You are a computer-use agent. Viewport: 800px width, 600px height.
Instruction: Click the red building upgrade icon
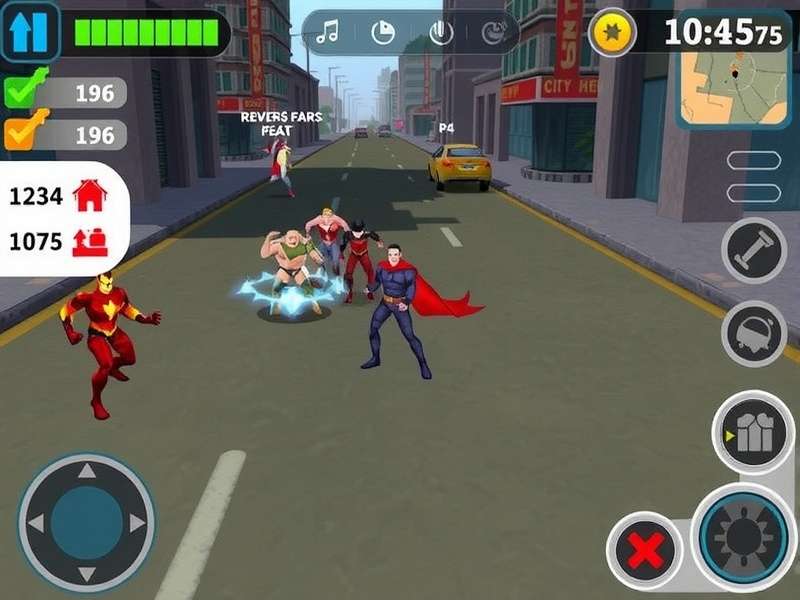[89, 241]
